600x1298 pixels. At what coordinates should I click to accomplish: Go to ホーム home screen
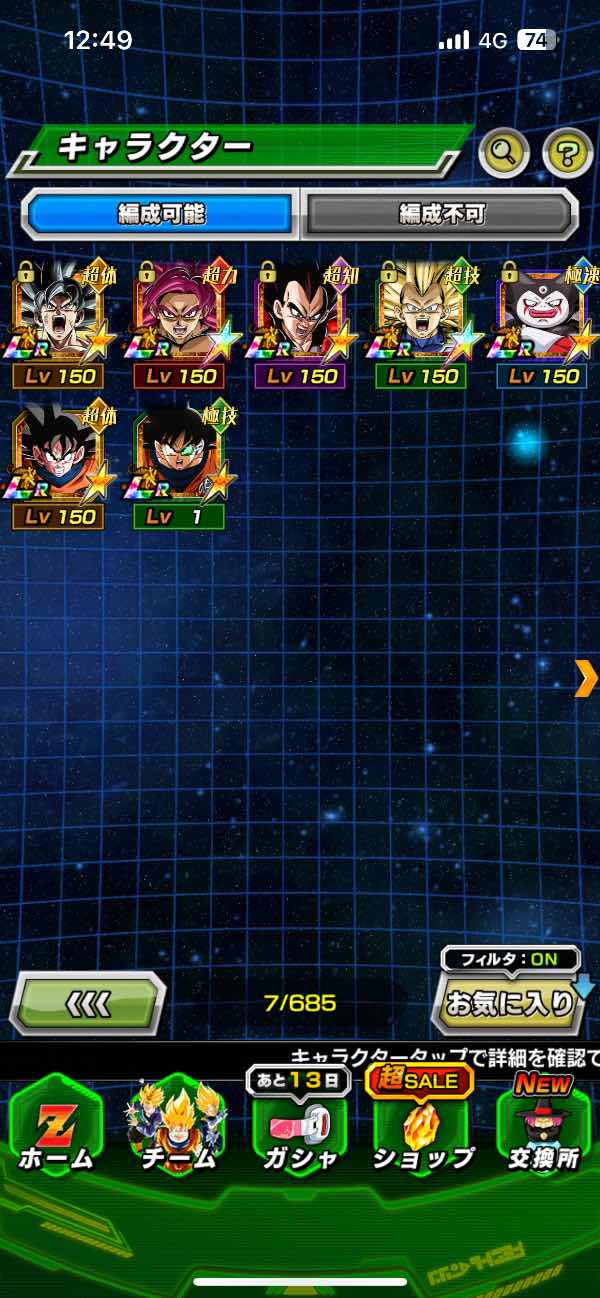(57, 1128)
